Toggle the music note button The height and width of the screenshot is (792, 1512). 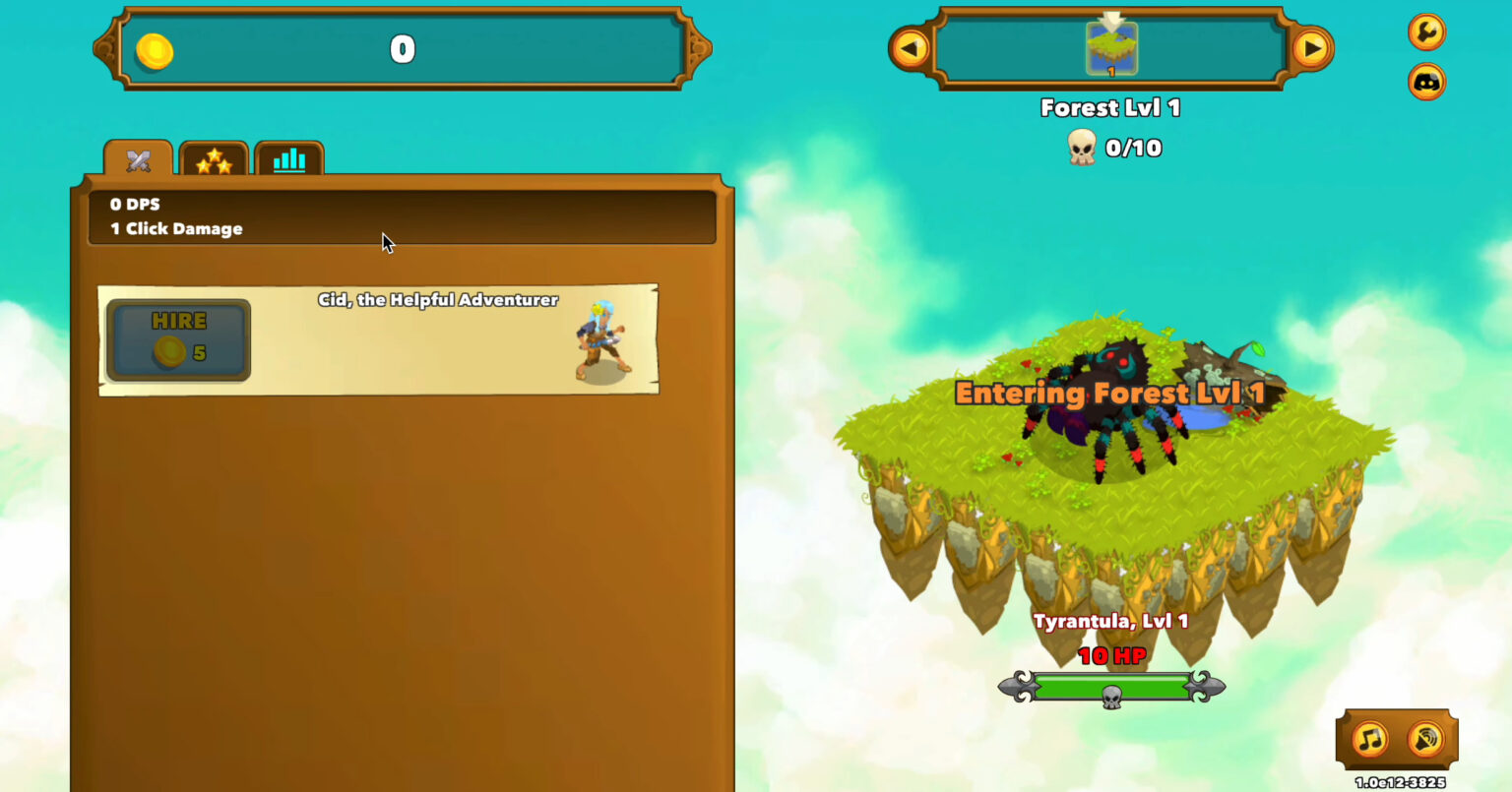click(1369, 739)
